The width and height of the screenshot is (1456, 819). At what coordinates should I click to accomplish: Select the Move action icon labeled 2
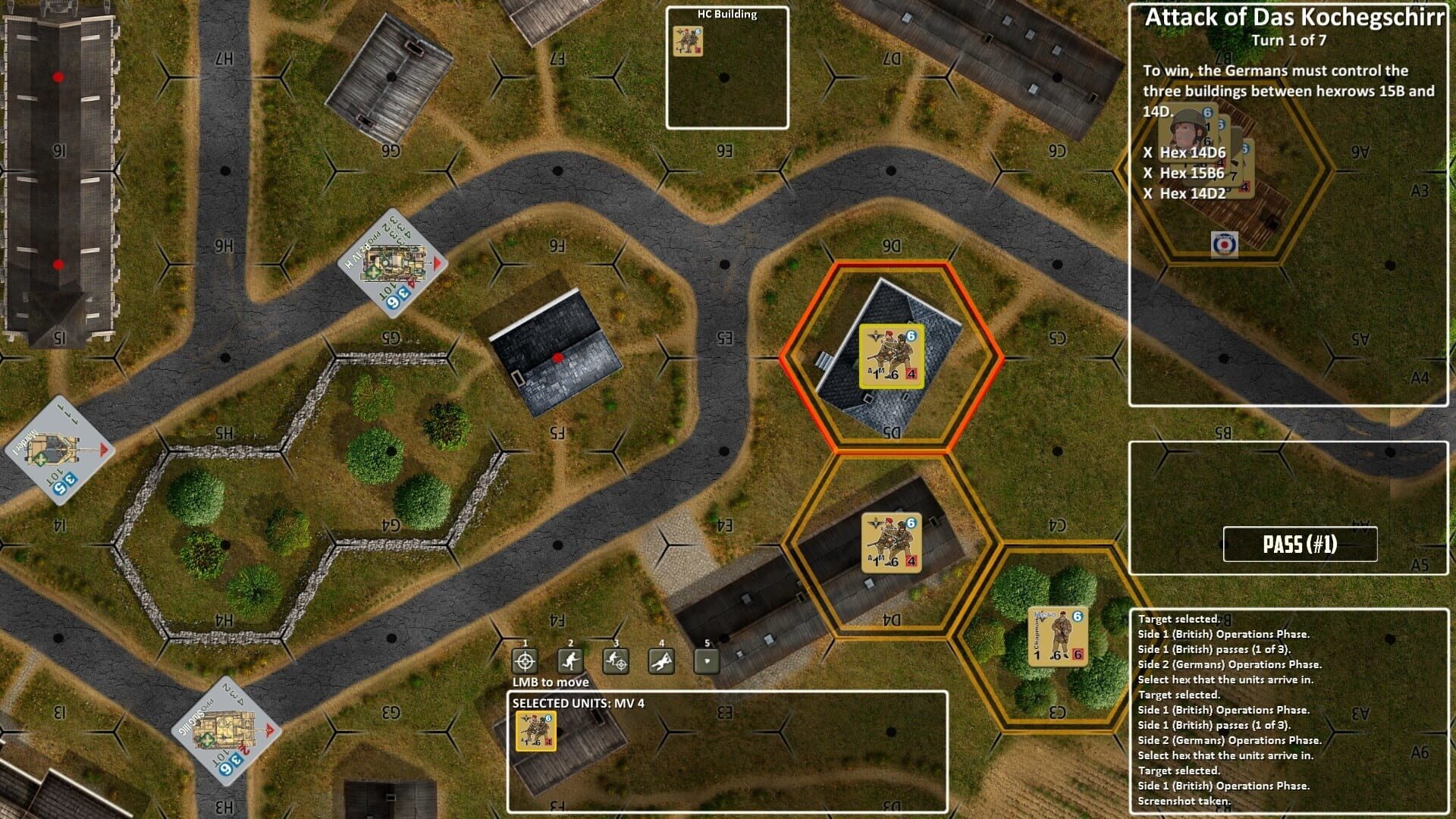point(571,659)
